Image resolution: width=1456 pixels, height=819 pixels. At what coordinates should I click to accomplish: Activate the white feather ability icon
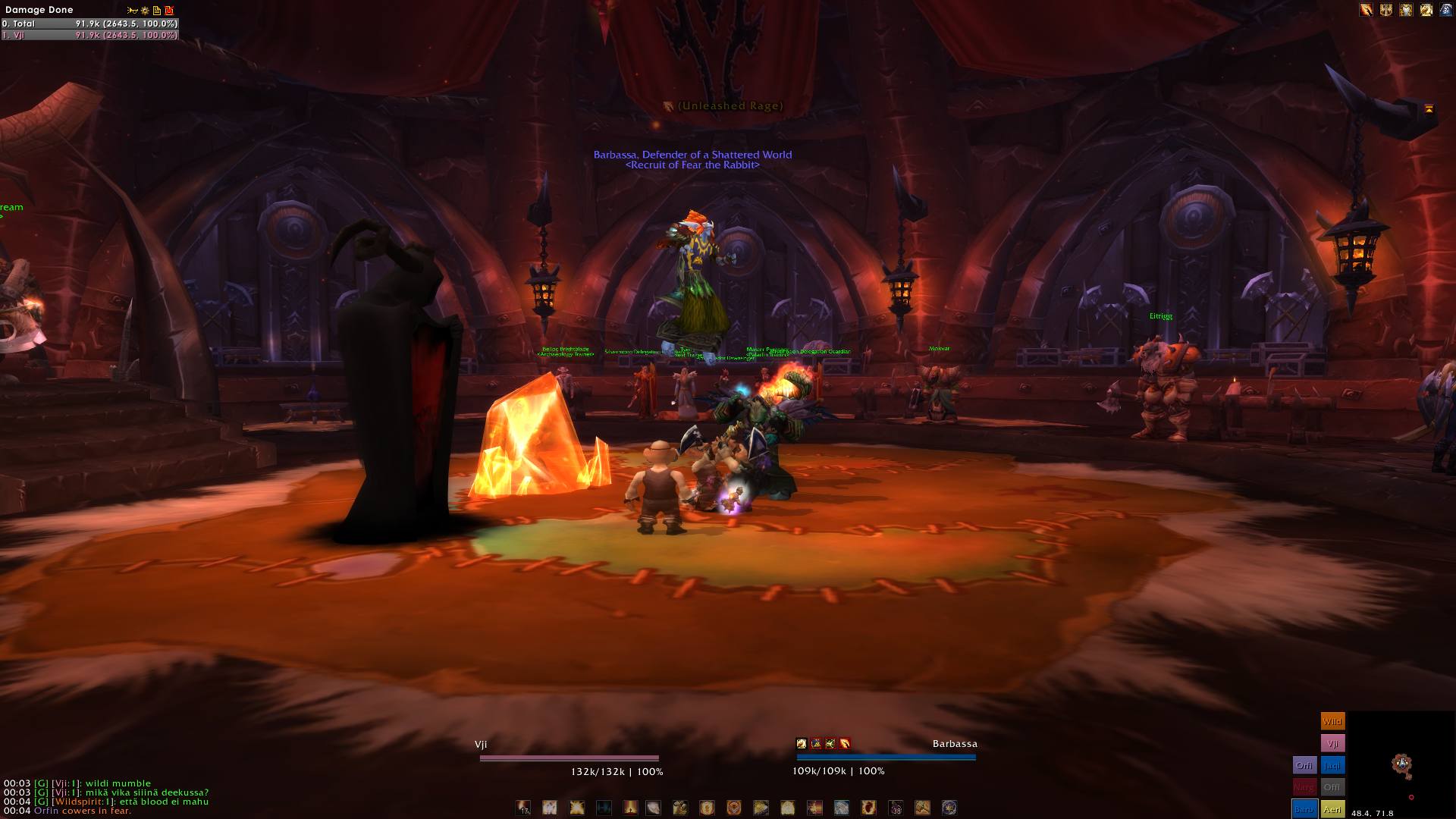point(653,808)
